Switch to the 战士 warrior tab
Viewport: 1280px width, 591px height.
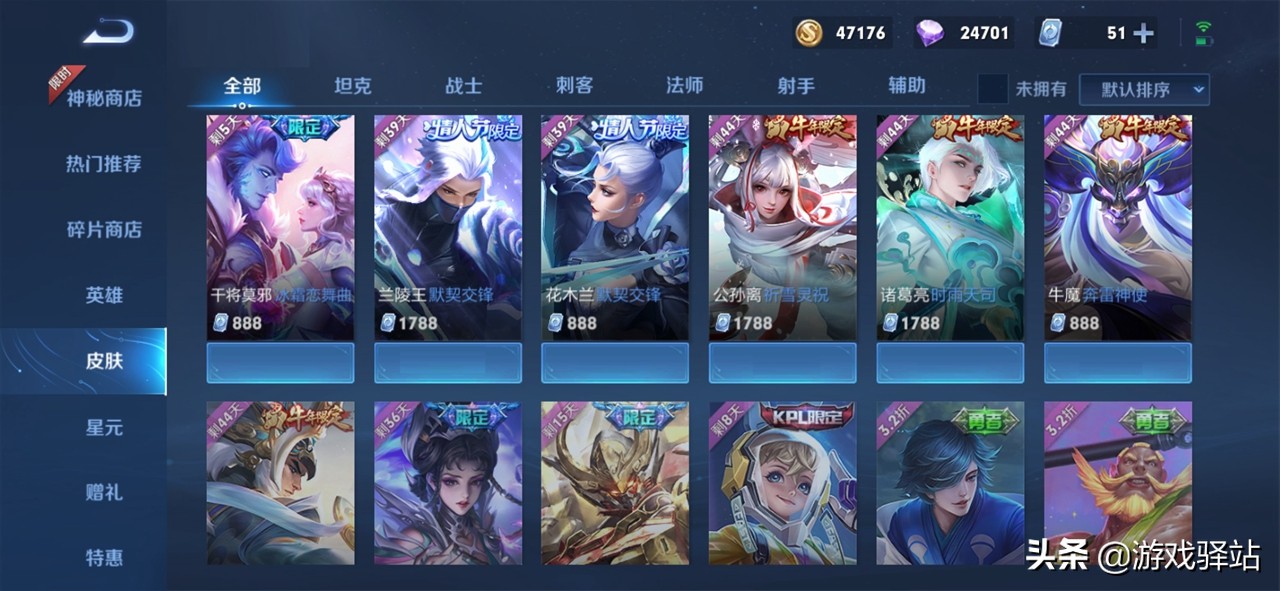point(463,86)
